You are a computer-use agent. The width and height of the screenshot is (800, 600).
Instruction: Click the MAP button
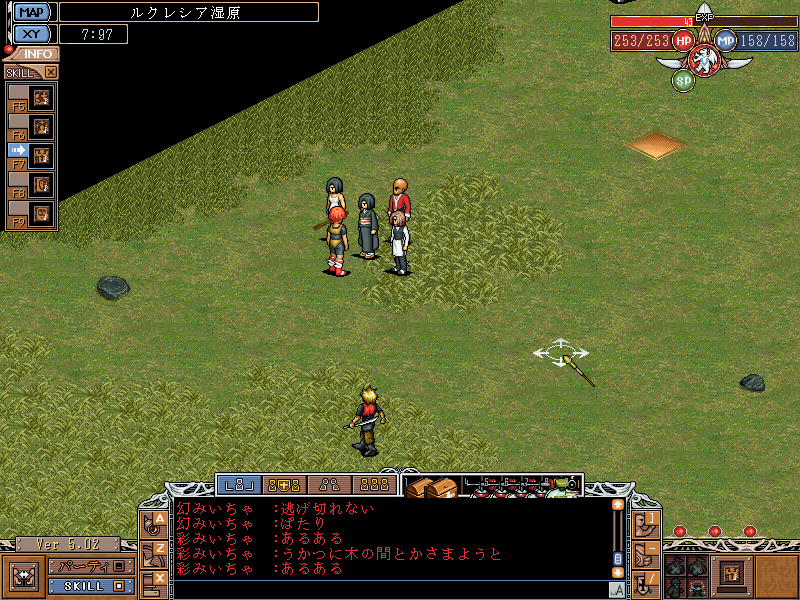[33, 12]
